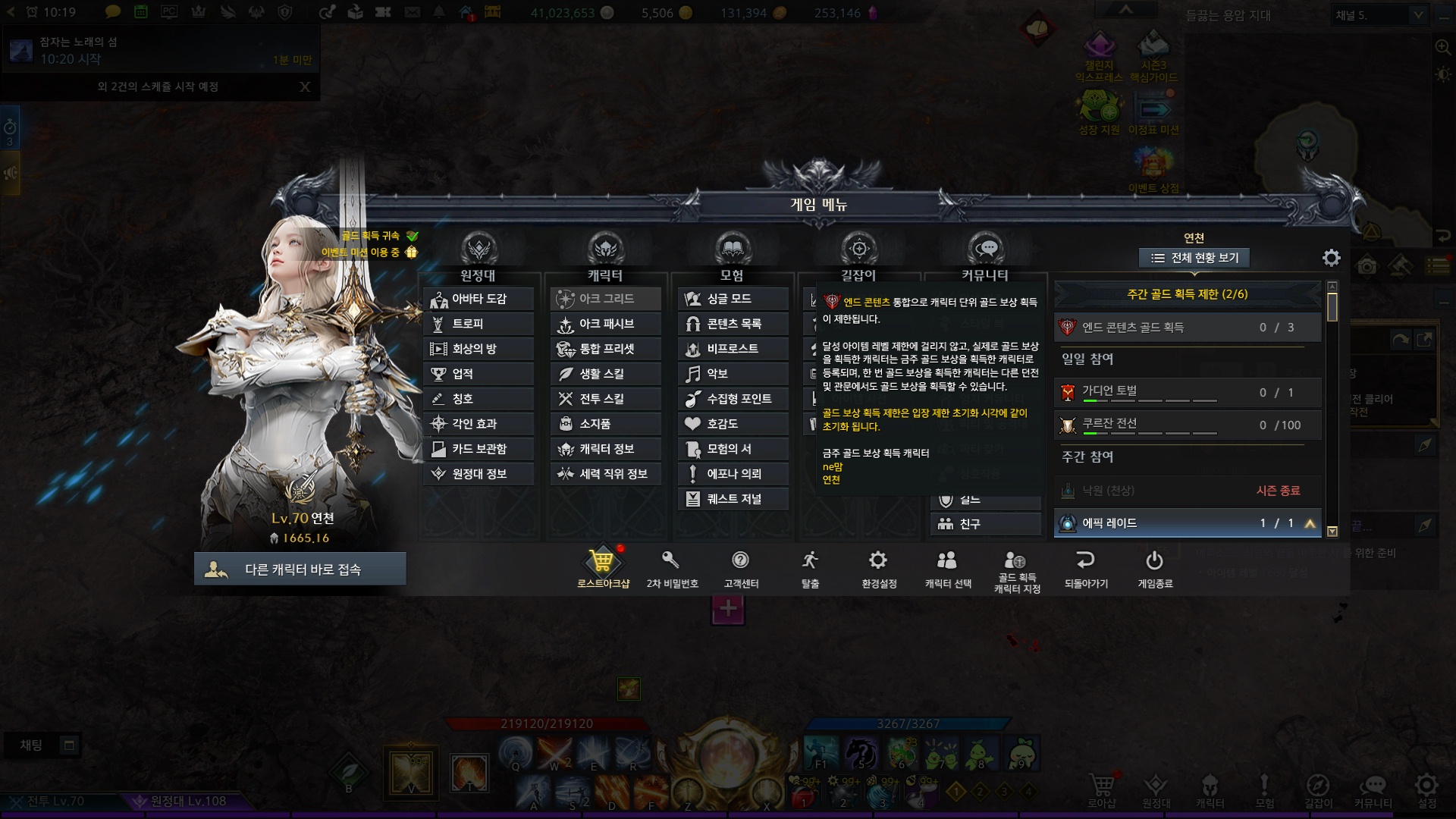
Task: Quit with the 게임종료 button
Action: point(1154,567)
